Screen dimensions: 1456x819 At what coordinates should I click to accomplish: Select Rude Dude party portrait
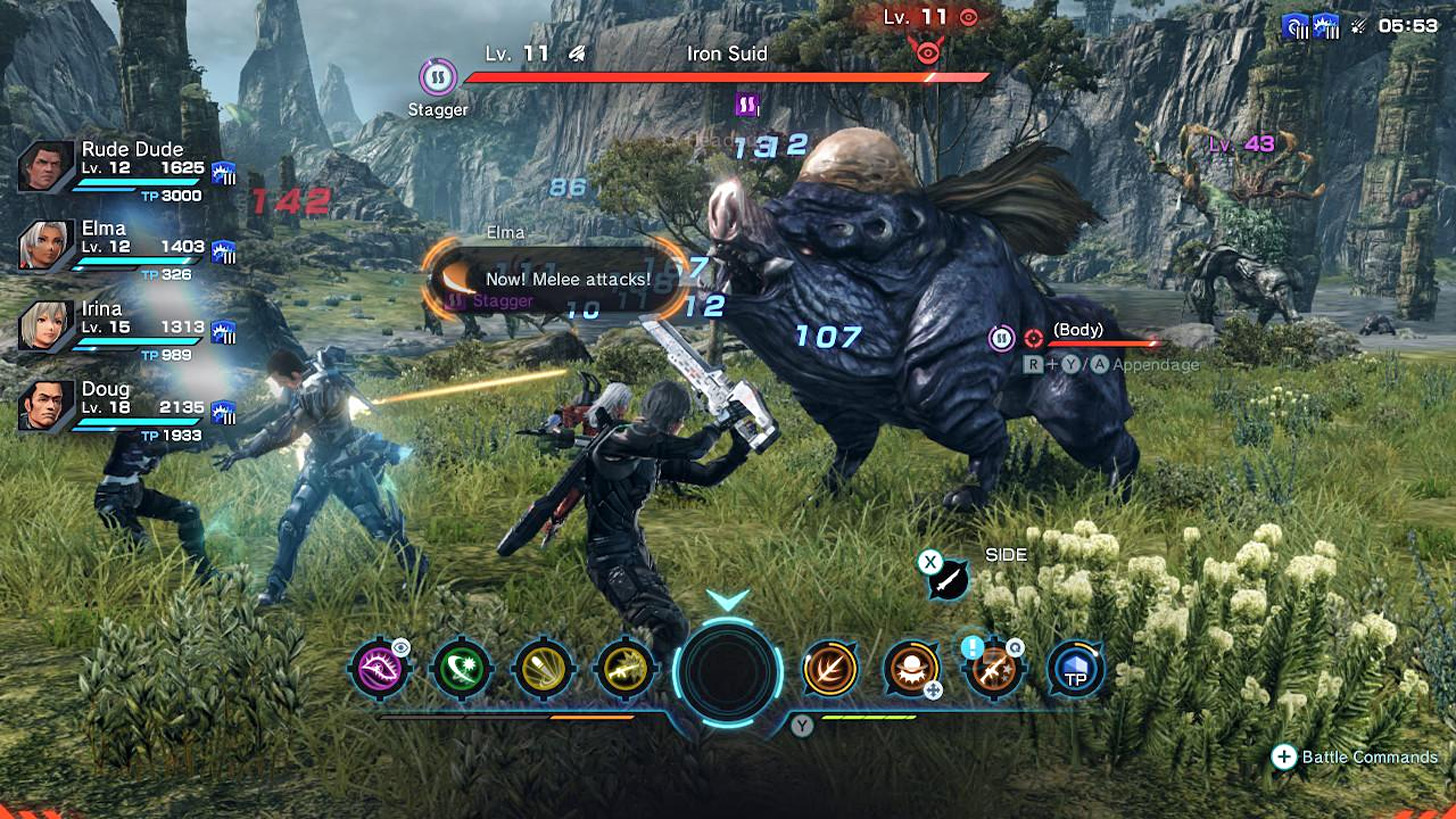46,166
